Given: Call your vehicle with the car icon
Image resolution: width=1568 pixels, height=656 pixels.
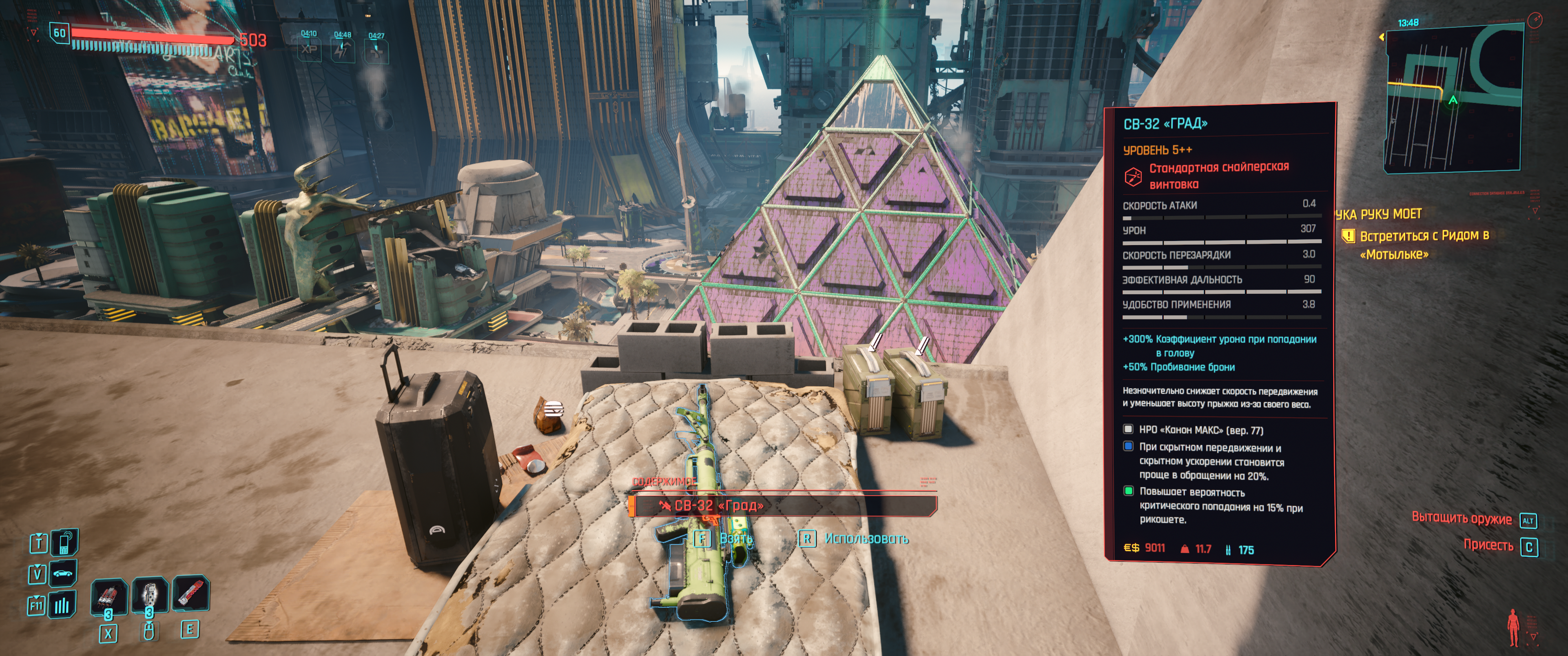Looking at the screenshot, I should [x=63, y=573].
